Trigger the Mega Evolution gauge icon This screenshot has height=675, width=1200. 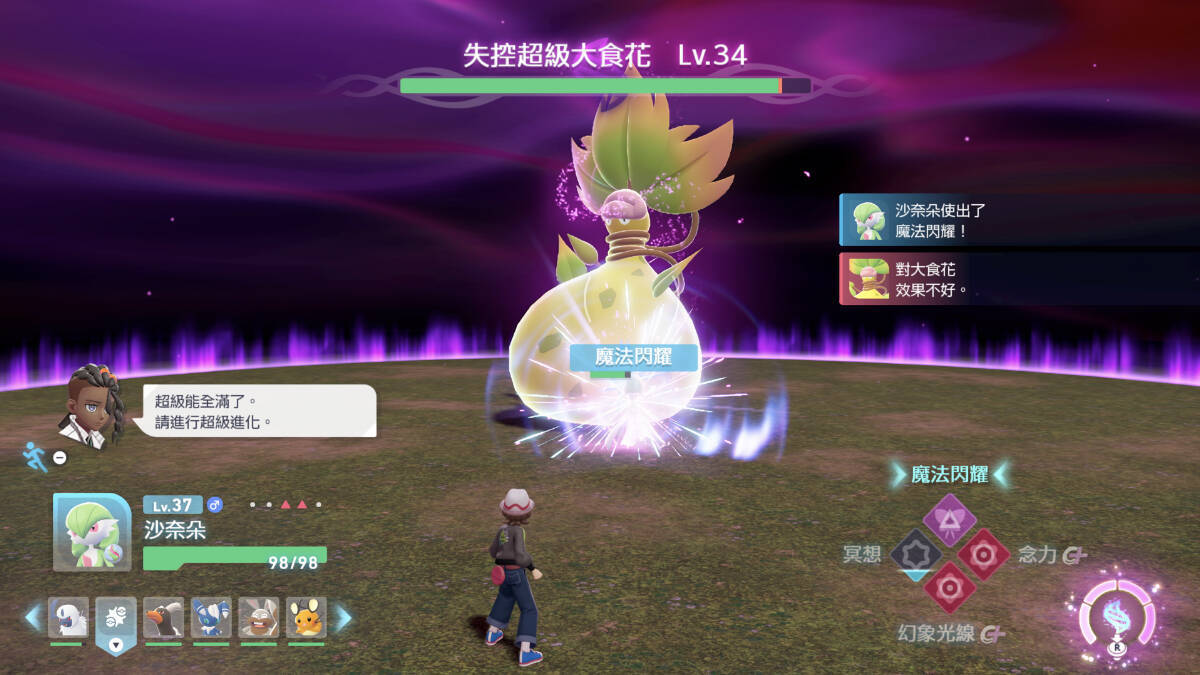pos(1117,620)
